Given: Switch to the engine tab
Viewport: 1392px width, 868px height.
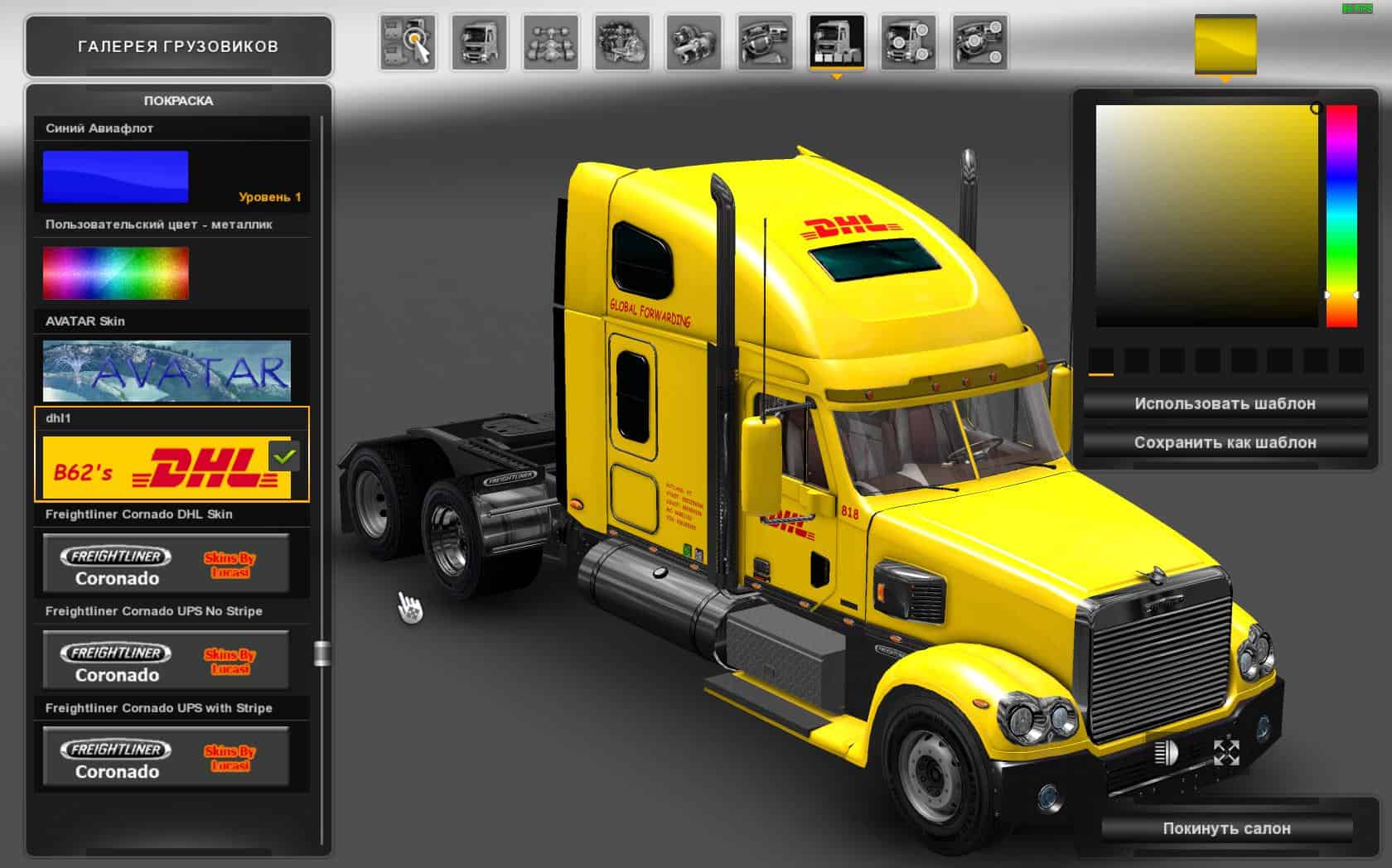Looking at the screenshot, I should coord(622,41).
